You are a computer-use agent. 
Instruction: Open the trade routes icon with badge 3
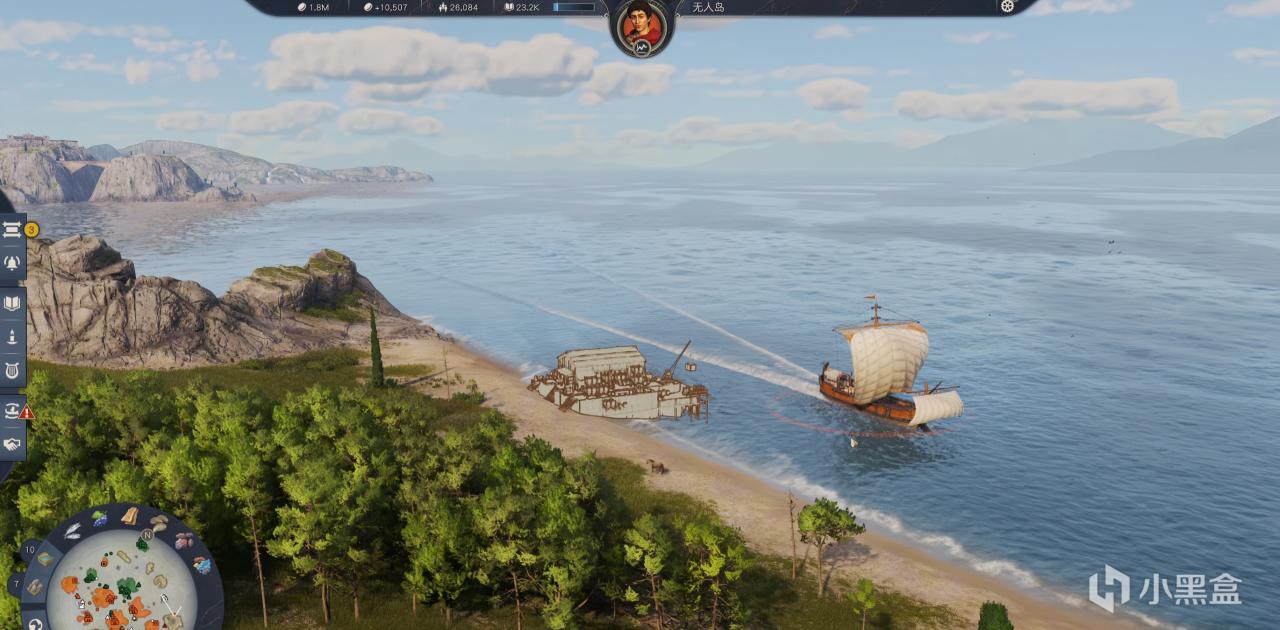point(12,229)
